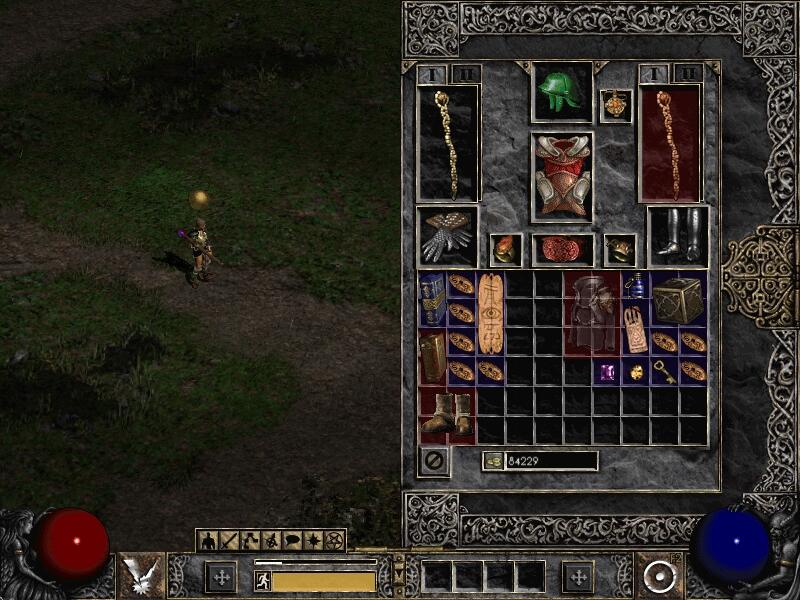Toggle the run/walk button
The width and height of the screenshot is (800, 600).
(x=263, y=580)
